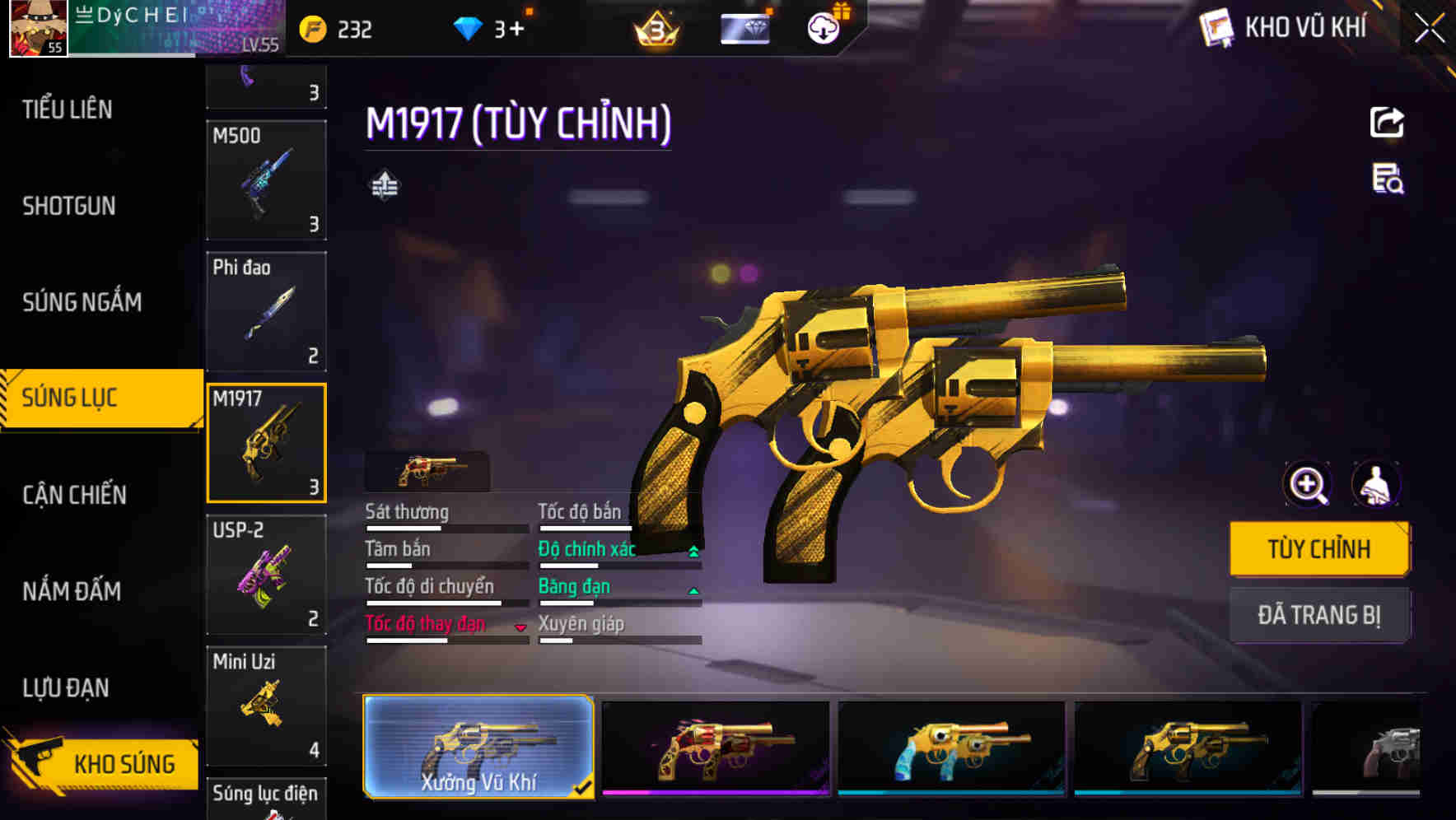Click the red down arrow beside Tốc độ thay đạn
The image size is (1456, 820).
tap(520, 627)
